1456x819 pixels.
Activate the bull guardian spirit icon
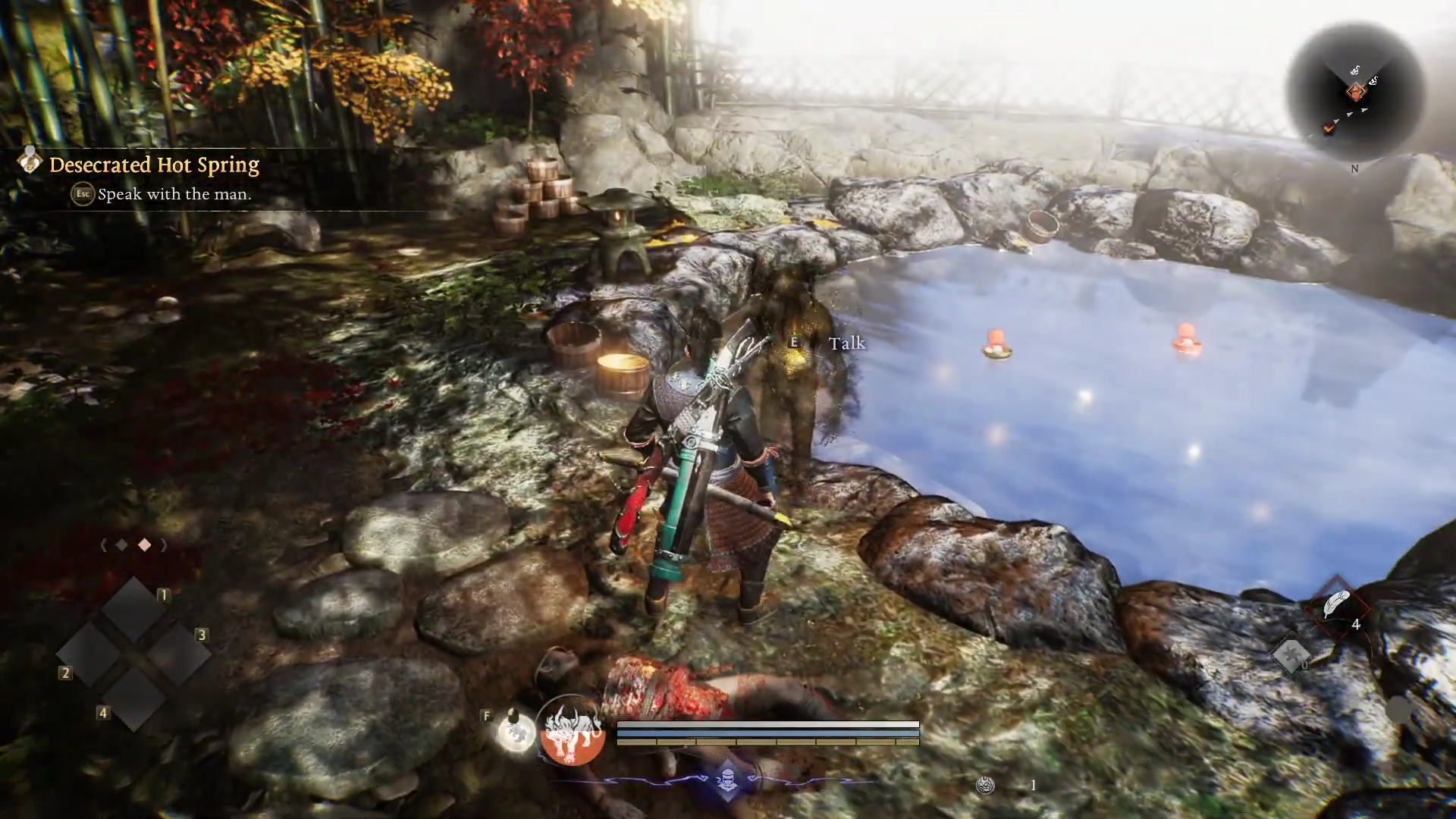pyautogui.click(x=571, y=730)
